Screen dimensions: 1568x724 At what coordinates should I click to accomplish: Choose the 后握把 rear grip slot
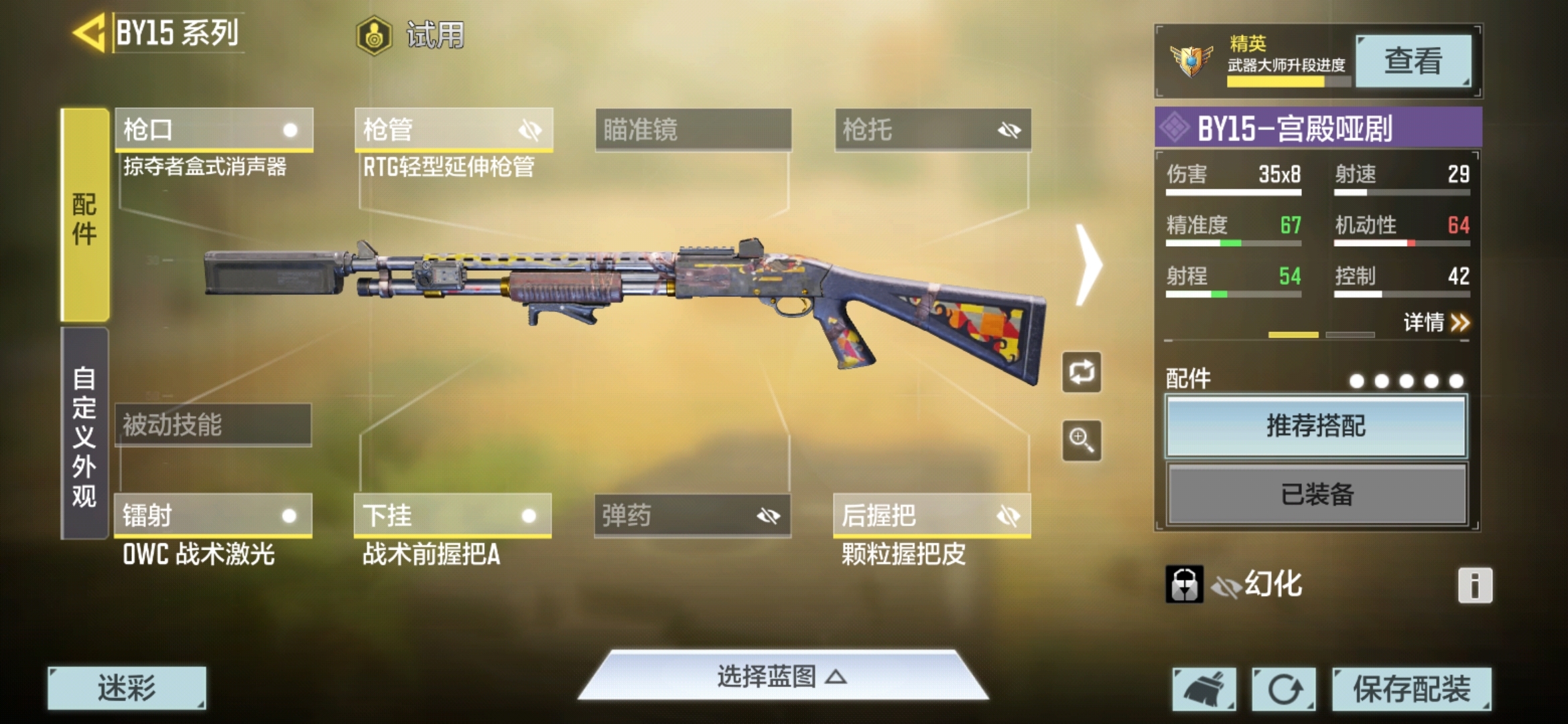[x=931, y=516]
